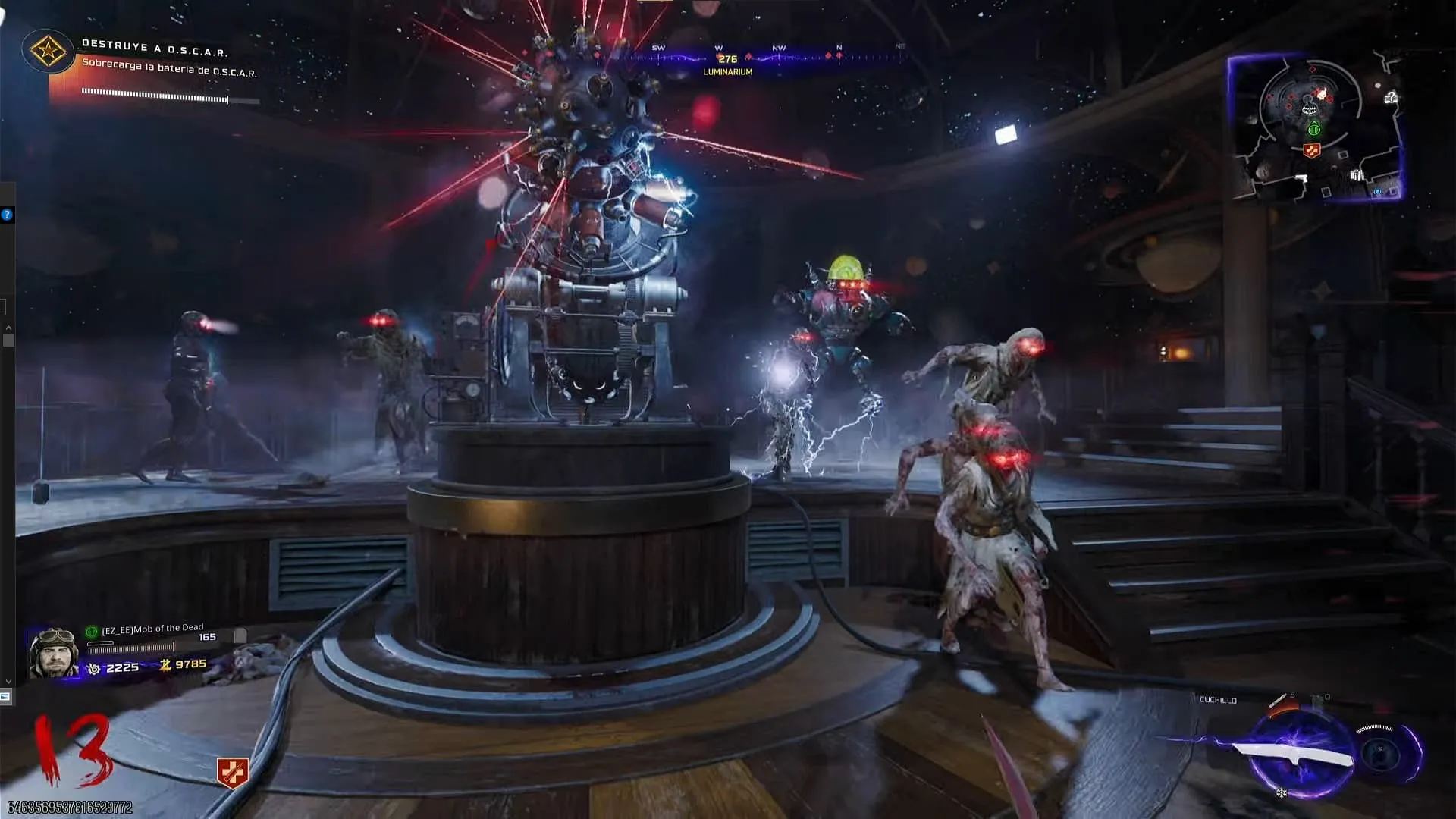Click the scroll-down arrow on the left panel

coord(8,681)
